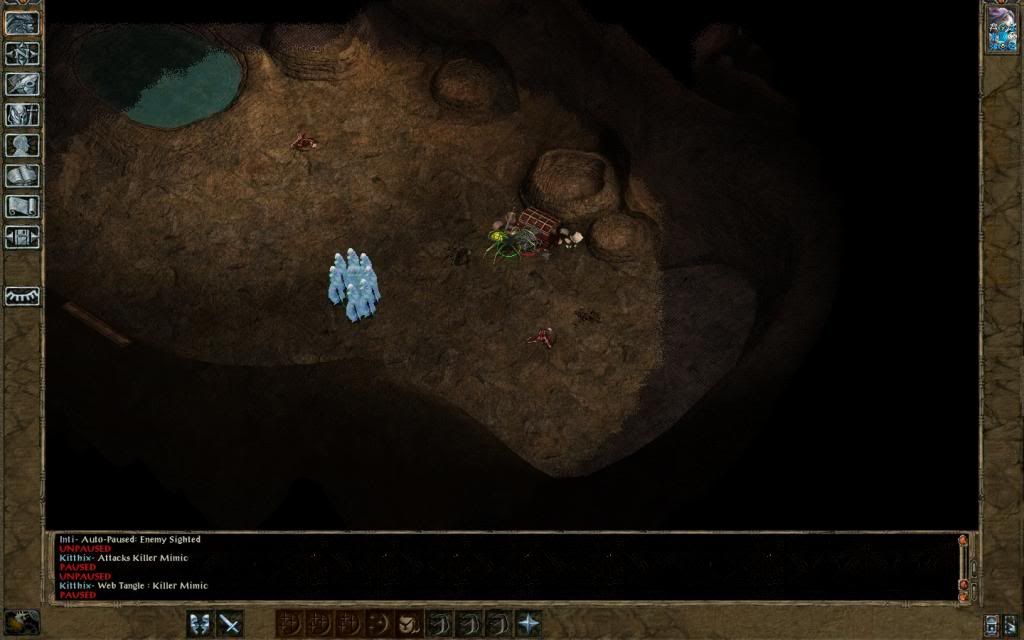Click the dialogue log scrollbar
This screenshot has height=640, width=1024.
963,567
